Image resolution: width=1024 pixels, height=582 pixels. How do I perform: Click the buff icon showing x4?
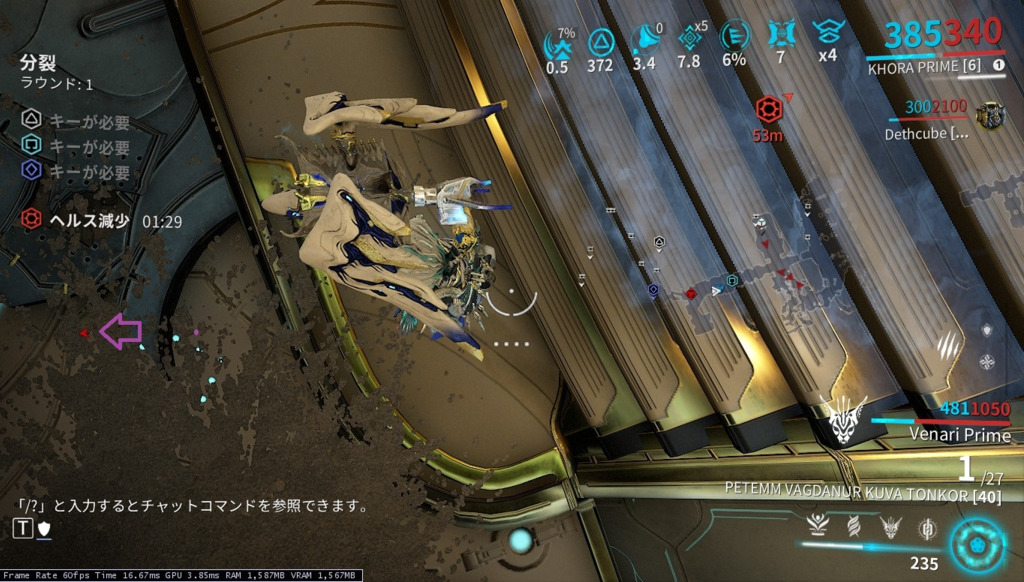[x=827, y=32]
